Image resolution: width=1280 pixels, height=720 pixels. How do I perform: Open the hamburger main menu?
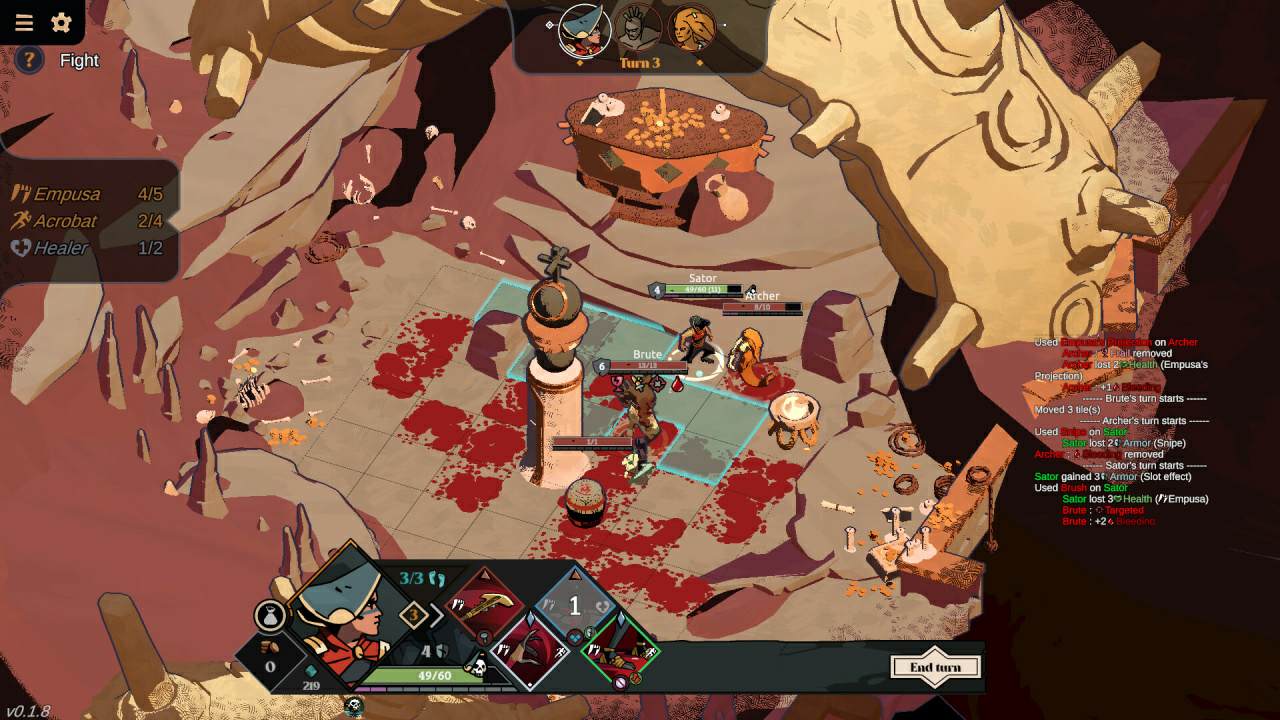click(x=24, y=22)
